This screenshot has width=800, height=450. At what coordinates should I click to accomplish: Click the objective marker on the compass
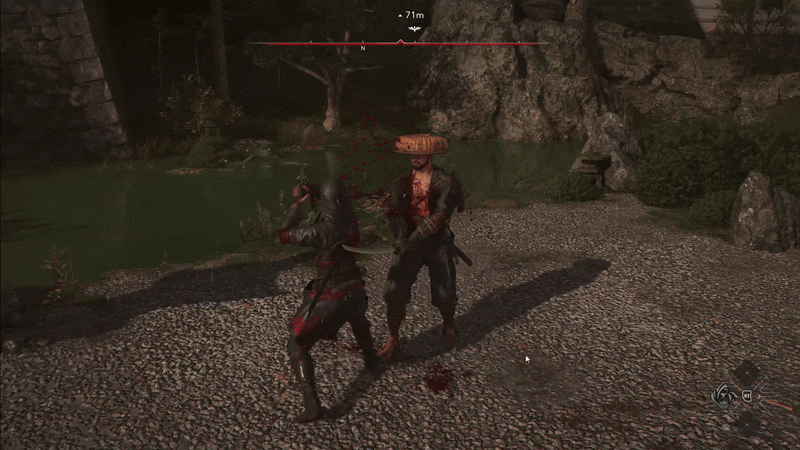[x=413, y=31]
